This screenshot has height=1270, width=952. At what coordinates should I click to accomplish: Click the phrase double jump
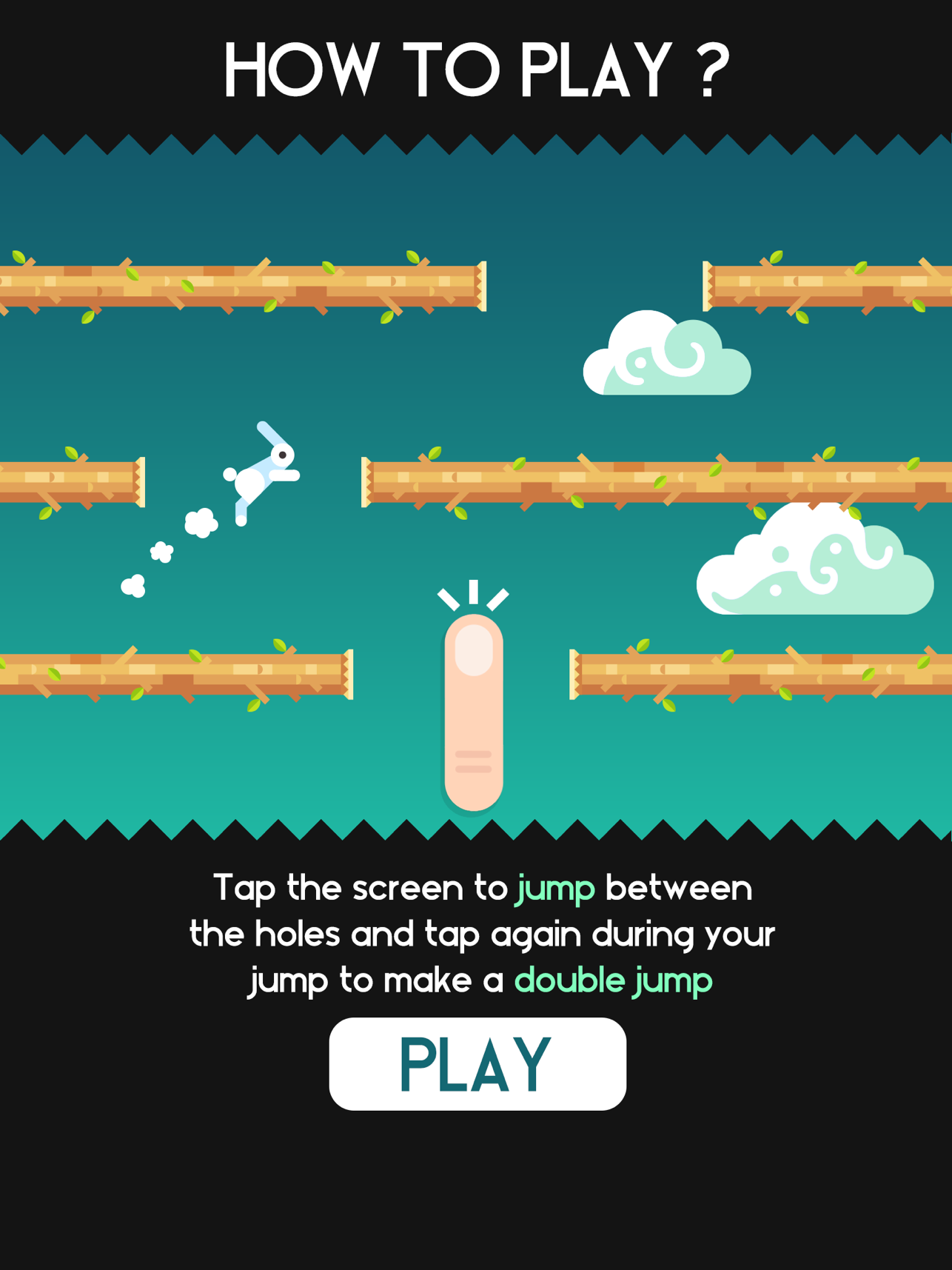[x=613, y=979]
